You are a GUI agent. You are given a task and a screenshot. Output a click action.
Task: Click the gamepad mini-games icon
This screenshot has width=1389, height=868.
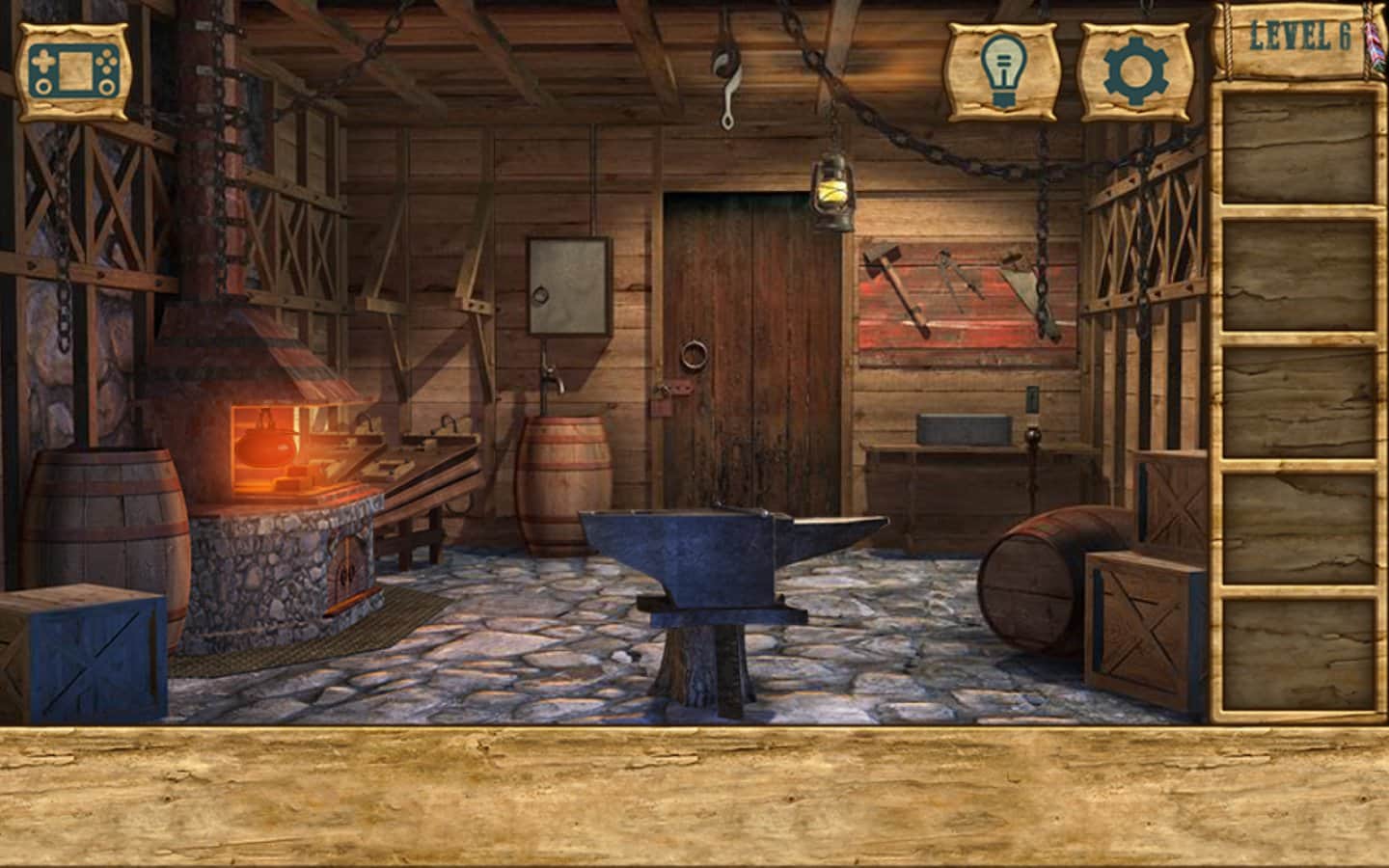[x=75, y=68]
